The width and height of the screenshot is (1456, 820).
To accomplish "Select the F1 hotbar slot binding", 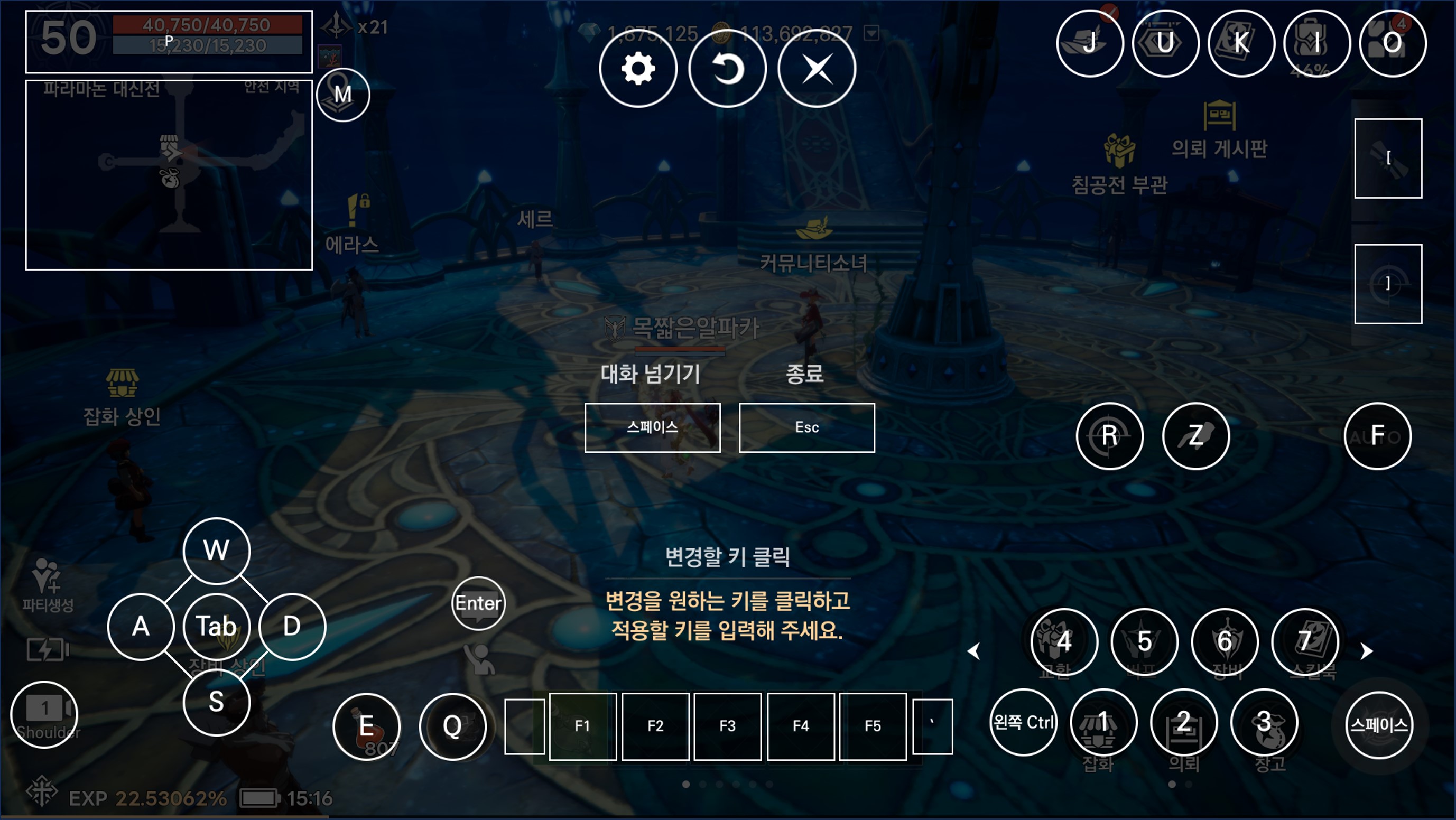I will [x=582, y=726].
